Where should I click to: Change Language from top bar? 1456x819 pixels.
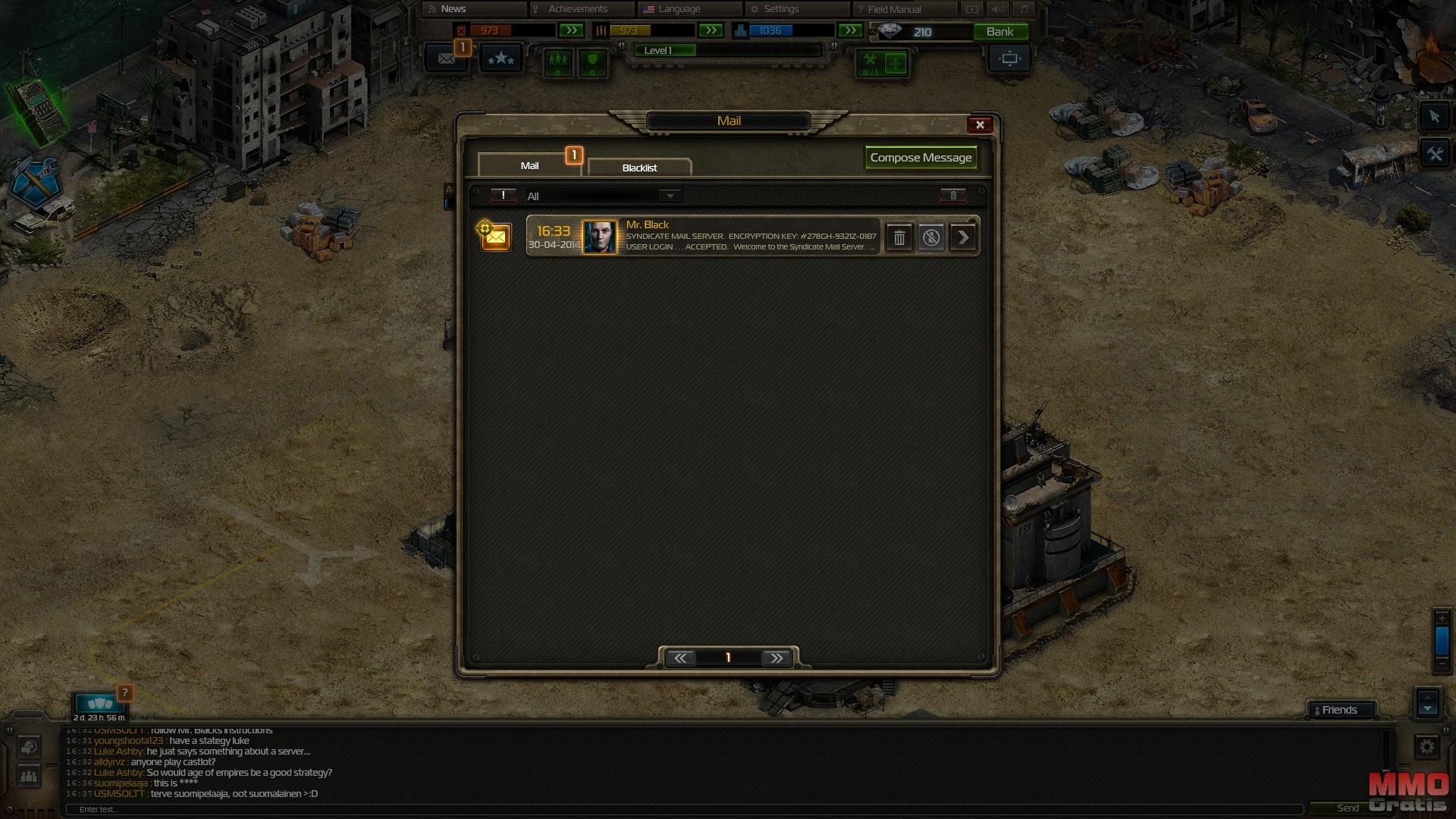click(679, 9)
